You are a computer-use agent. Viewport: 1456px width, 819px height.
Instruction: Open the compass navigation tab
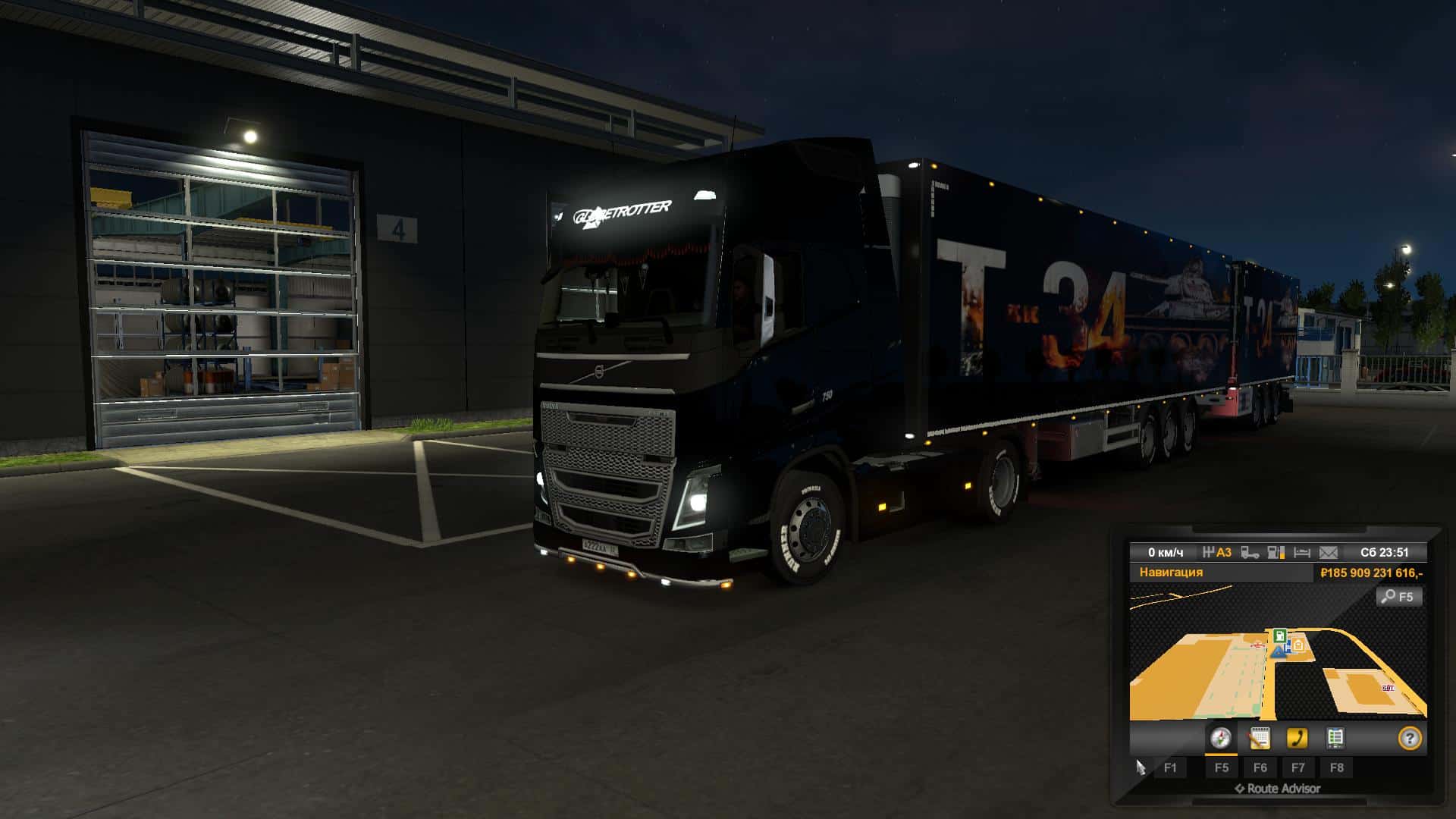click(x=1220, y=738)
